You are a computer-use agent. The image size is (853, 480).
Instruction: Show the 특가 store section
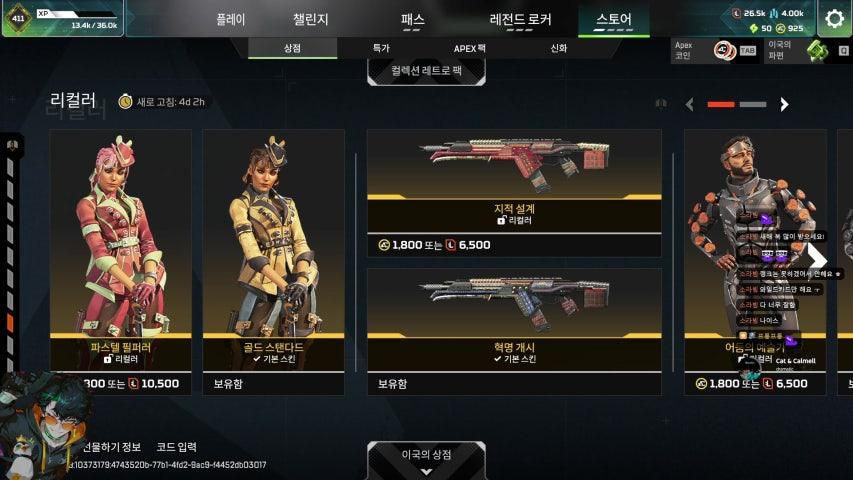[x=381, y=48]
